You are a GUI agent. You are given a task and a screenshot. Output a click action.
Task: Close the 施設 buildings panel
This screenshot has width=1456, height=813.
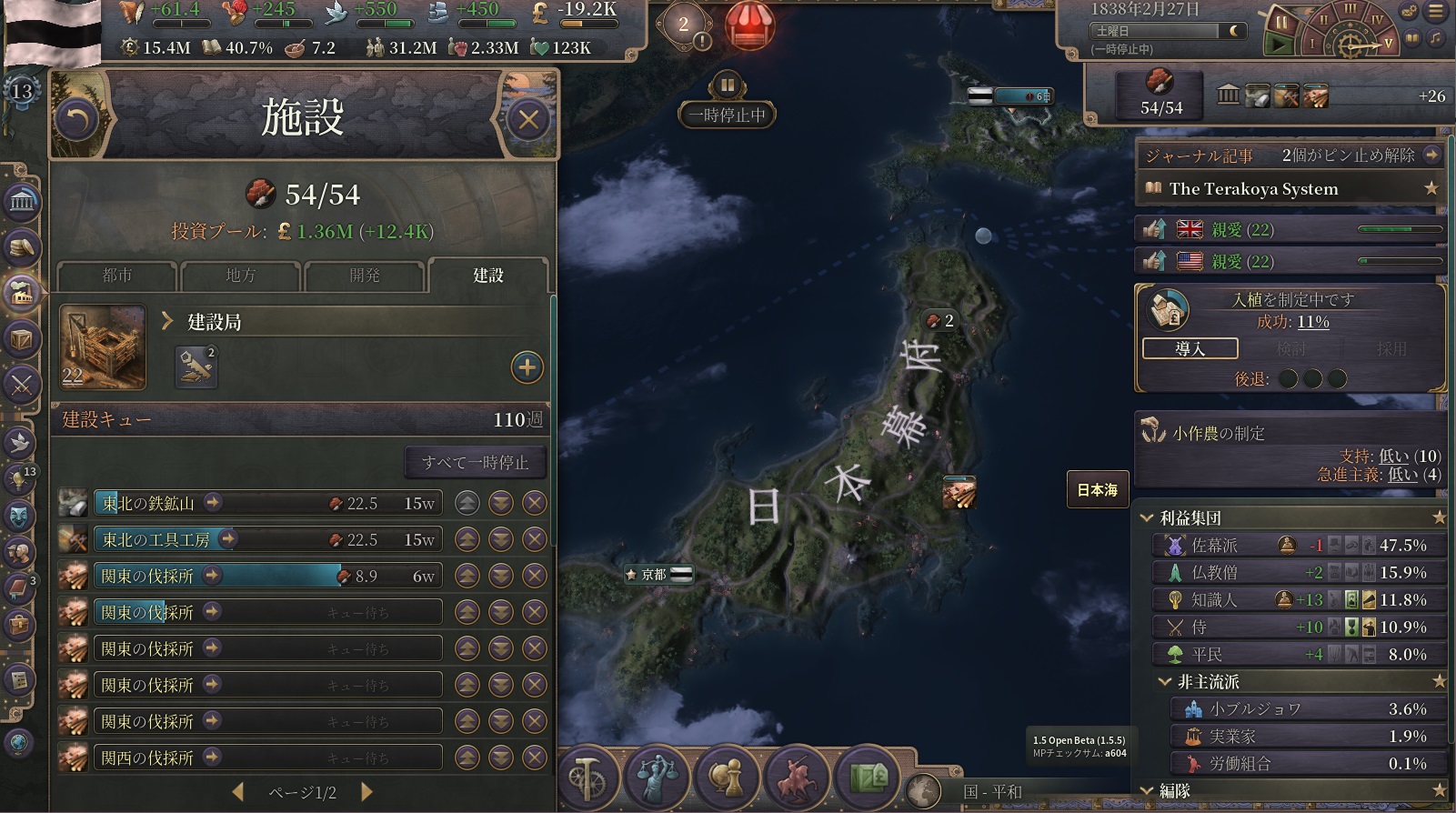click(528, 119)
